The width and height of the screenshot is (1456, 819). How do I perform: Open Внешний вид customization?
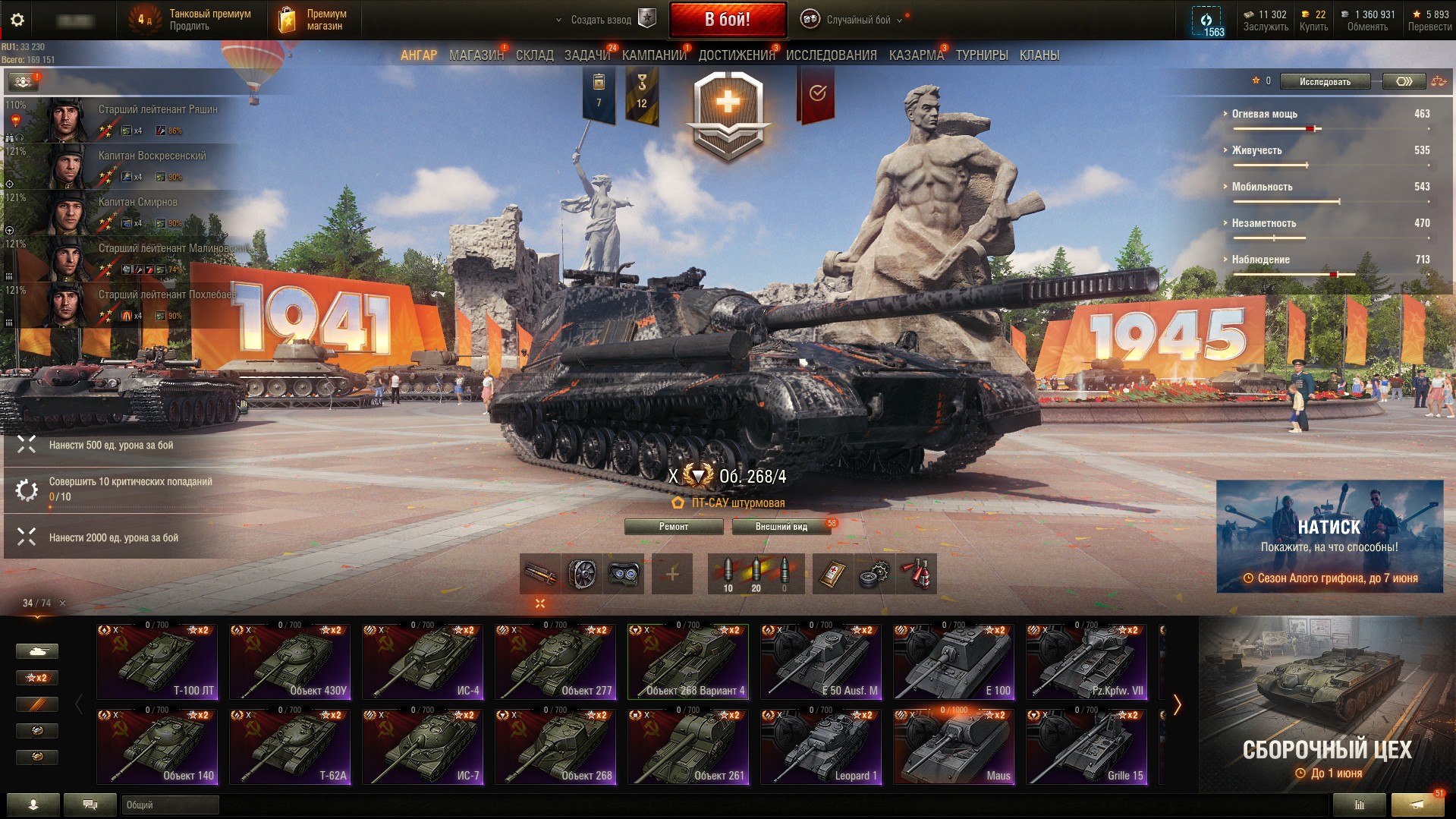coord(781,527)
